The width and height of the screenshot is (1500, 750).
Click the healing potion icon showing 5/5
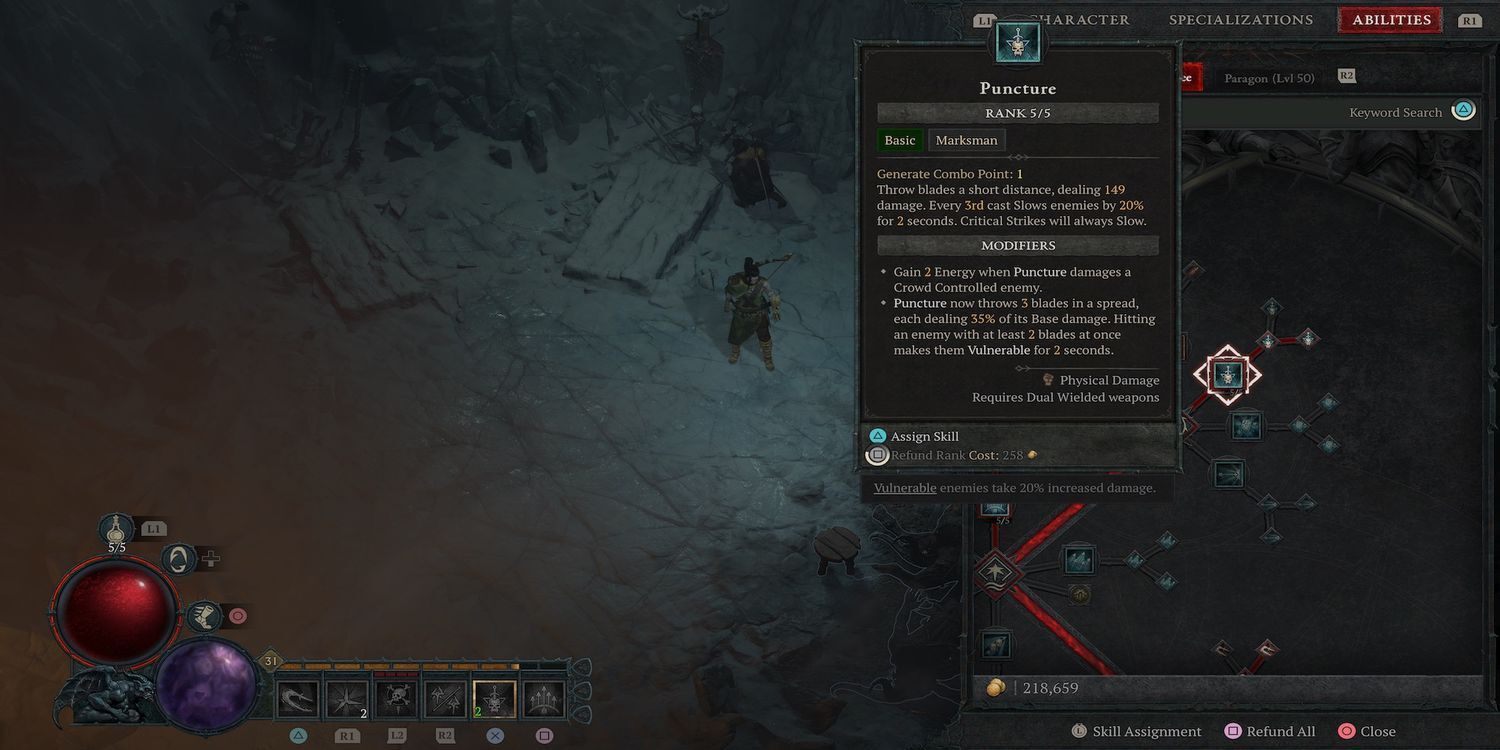click(117, 527)
